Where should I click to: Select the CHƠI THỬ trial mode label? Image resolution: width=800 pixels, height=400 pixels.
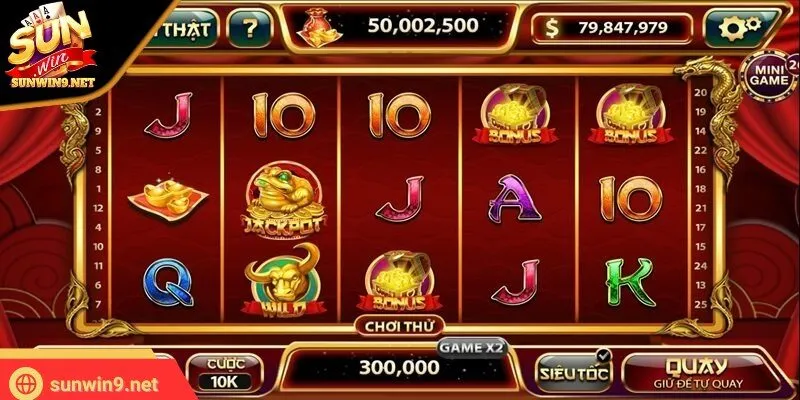point(392,325)
